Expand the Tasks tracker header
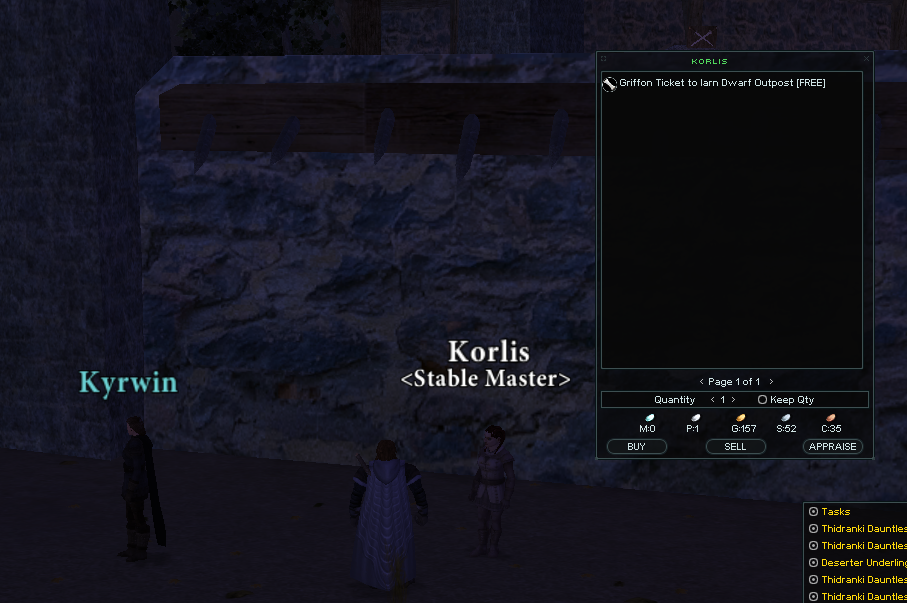The image size is (907, 603). coord(813,512)
